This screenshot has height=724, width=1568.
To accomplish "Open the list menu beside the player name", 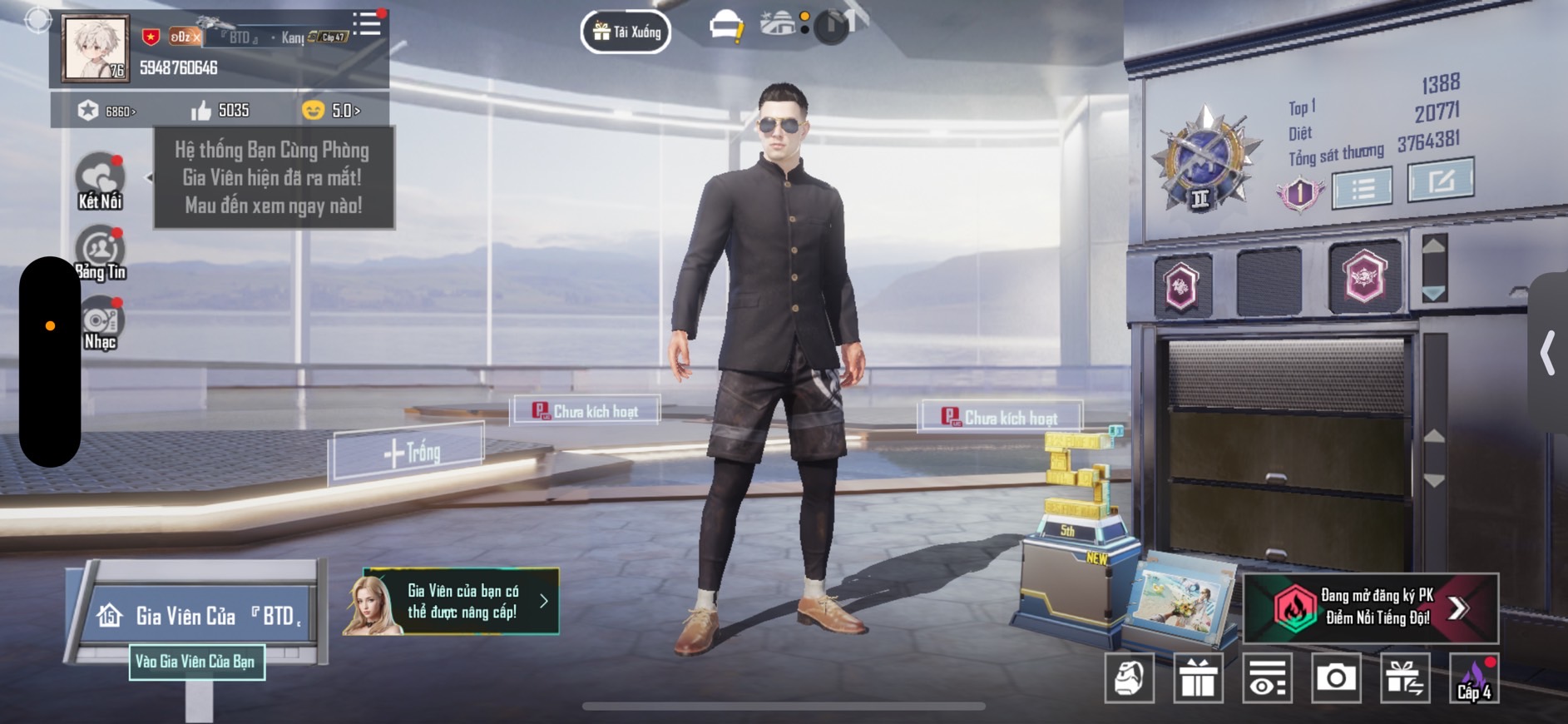I will 366,23.
